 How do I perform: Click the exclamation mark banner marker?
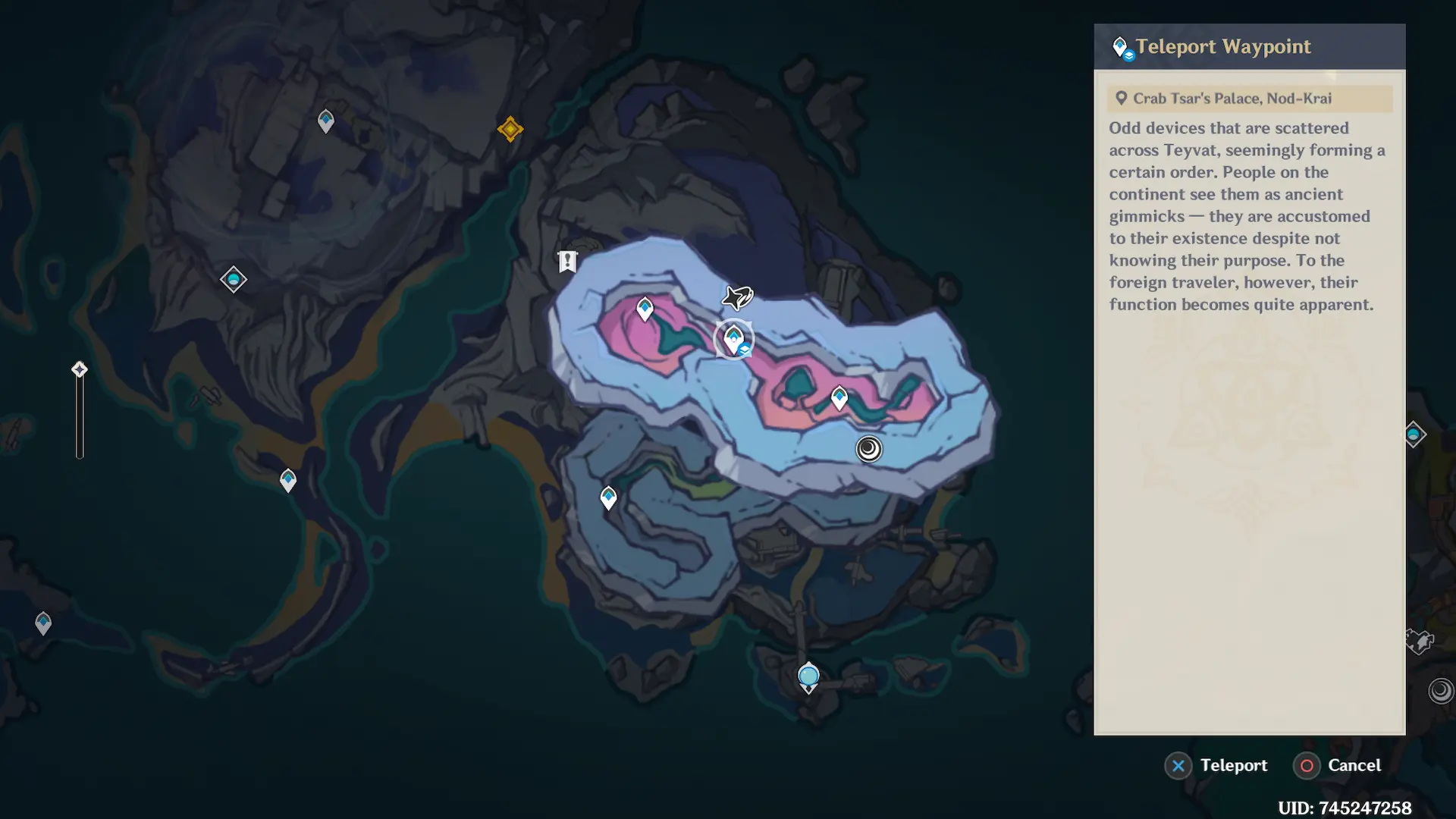click(x=567, y=262)
